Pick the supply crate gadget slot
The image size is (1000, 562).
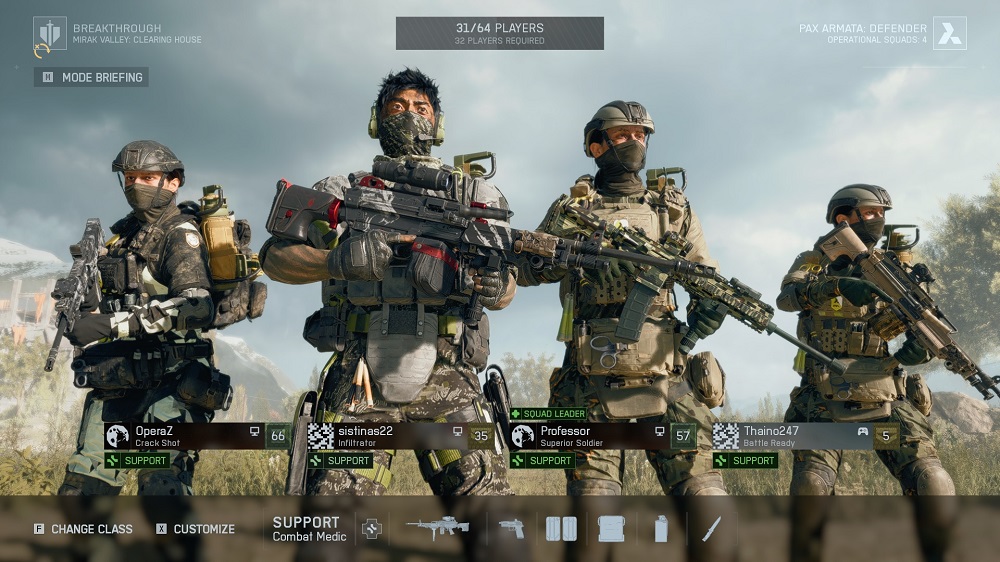[611, 529]
